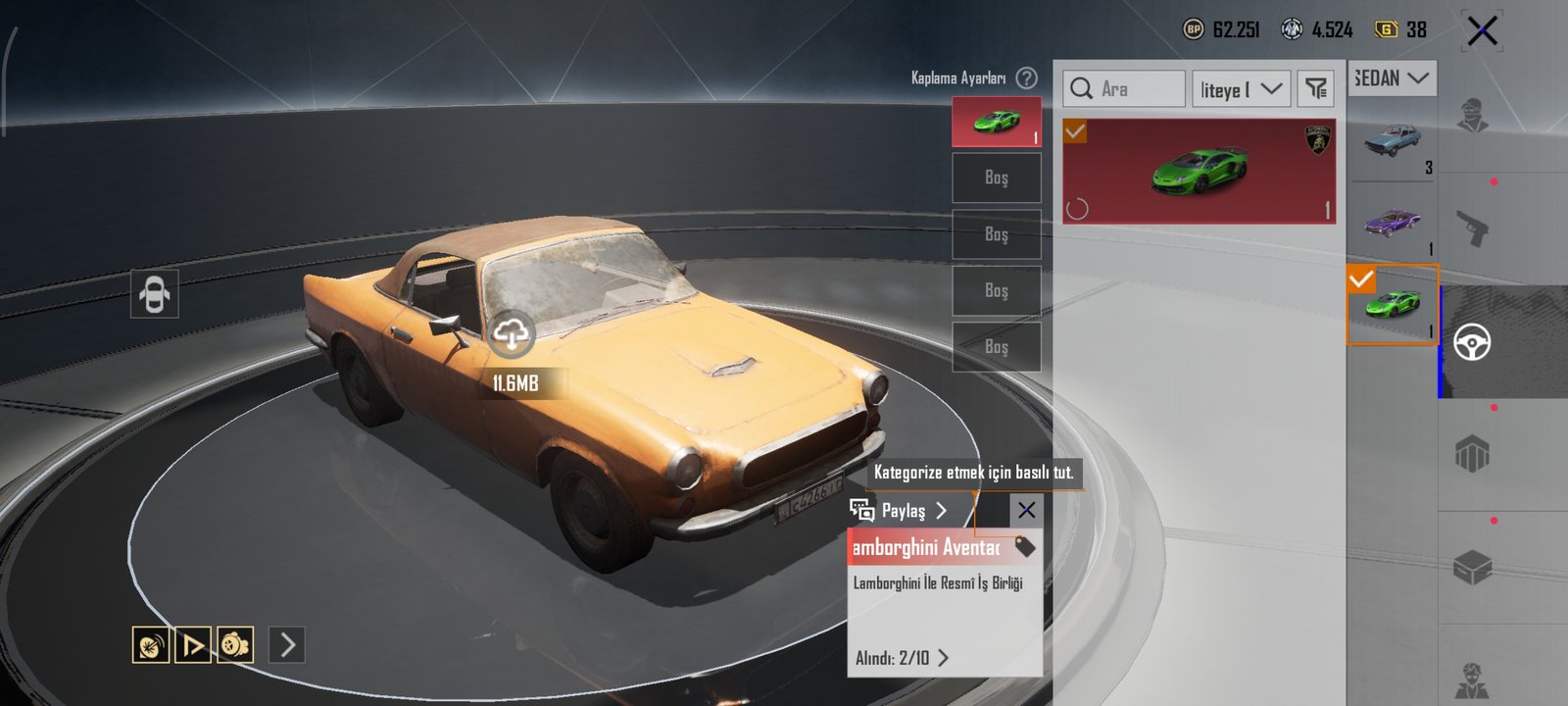Open the quality sort dropdown

point(1242,89)
